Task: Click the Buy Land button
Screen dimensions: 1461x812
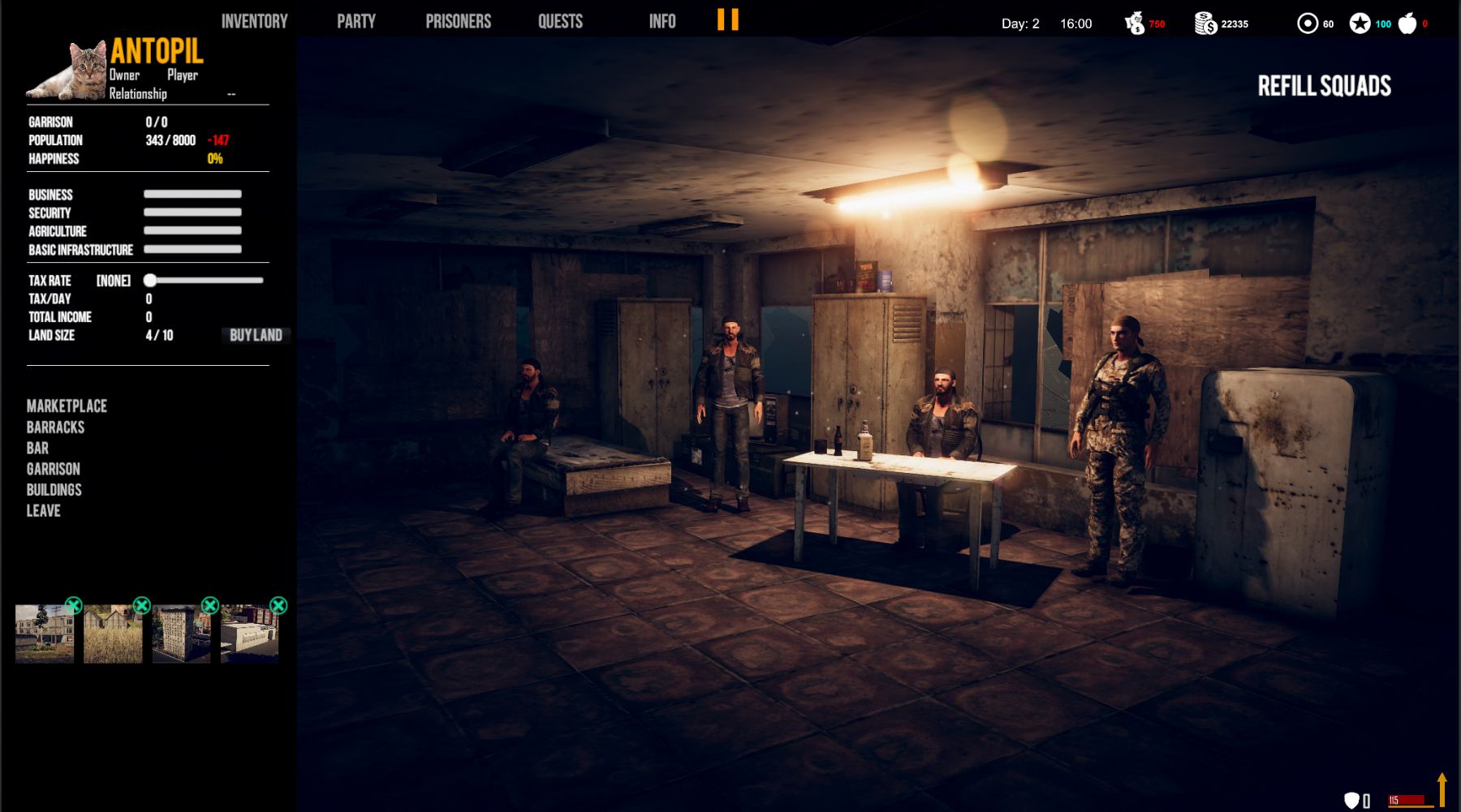Action: (x=256, y=335)
